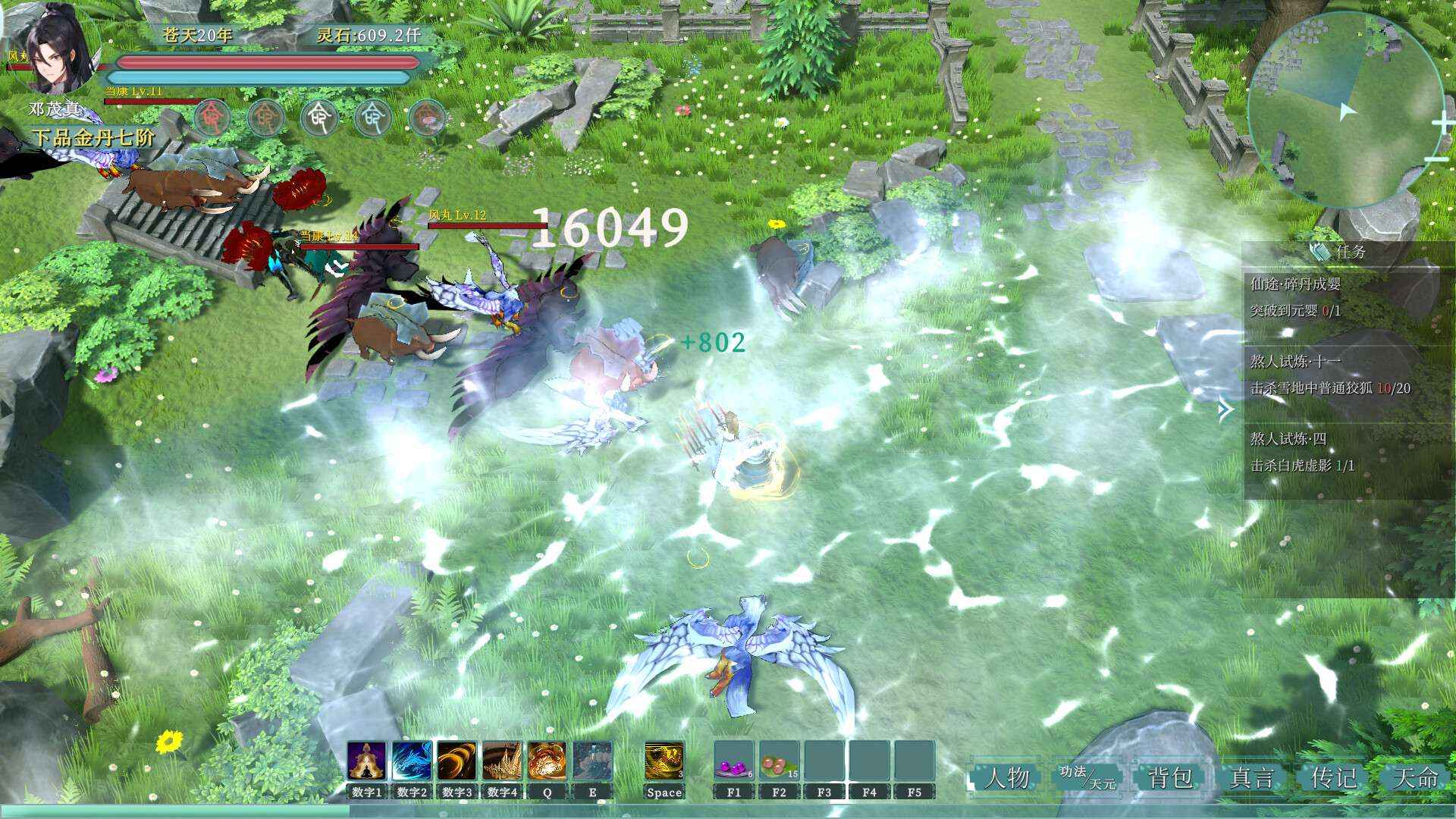Open the 人物 character menu

point(1009,777)
